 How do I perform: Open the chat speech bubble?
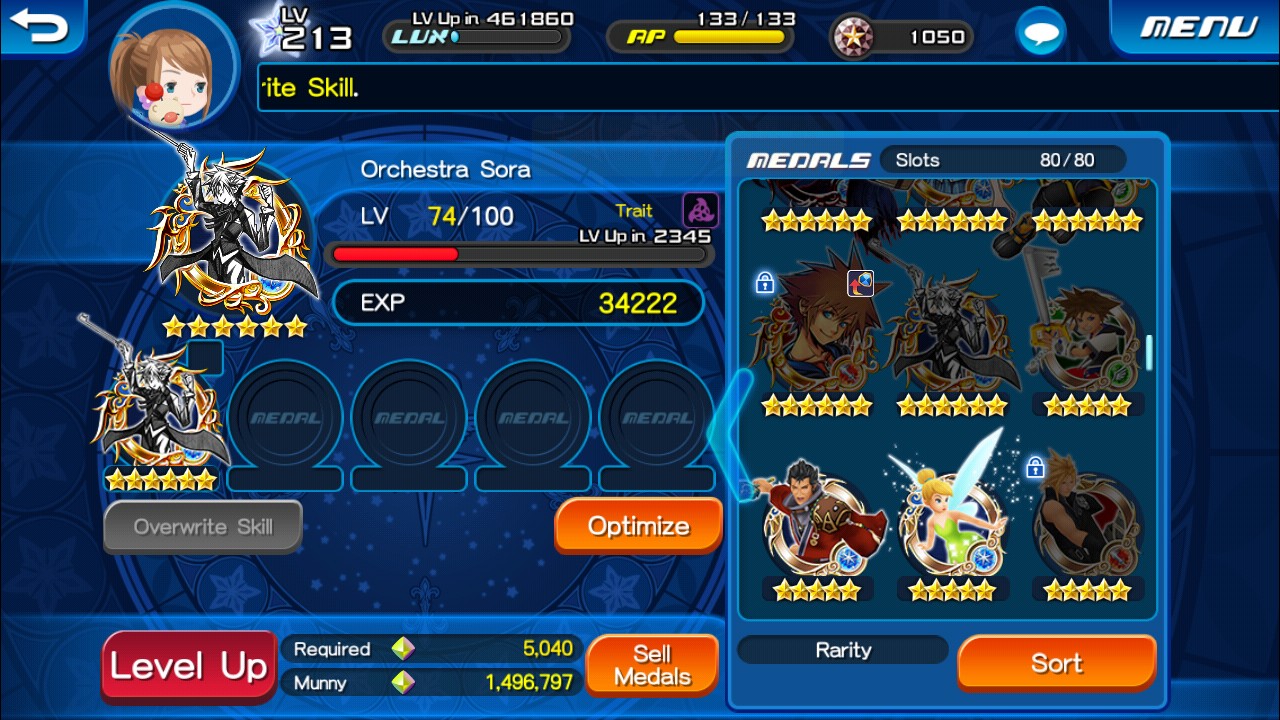1041,35
